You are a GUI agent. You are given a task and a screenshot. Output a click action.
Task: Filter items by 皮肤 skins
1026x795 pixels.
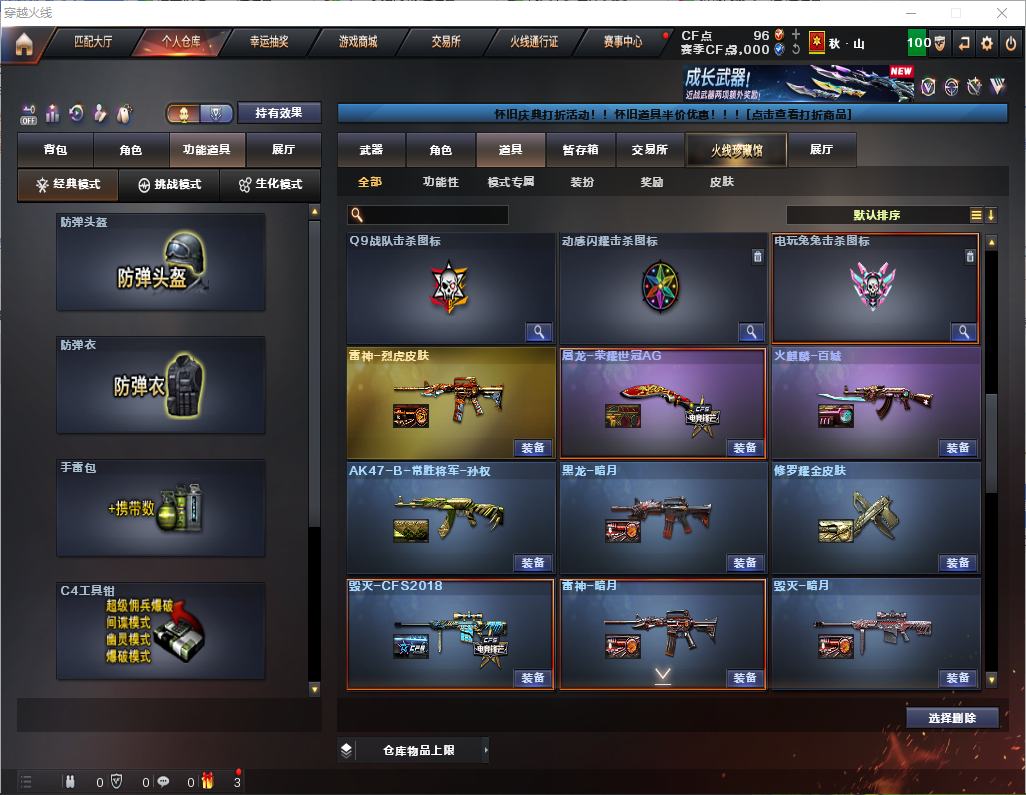[x=721, y=182]
